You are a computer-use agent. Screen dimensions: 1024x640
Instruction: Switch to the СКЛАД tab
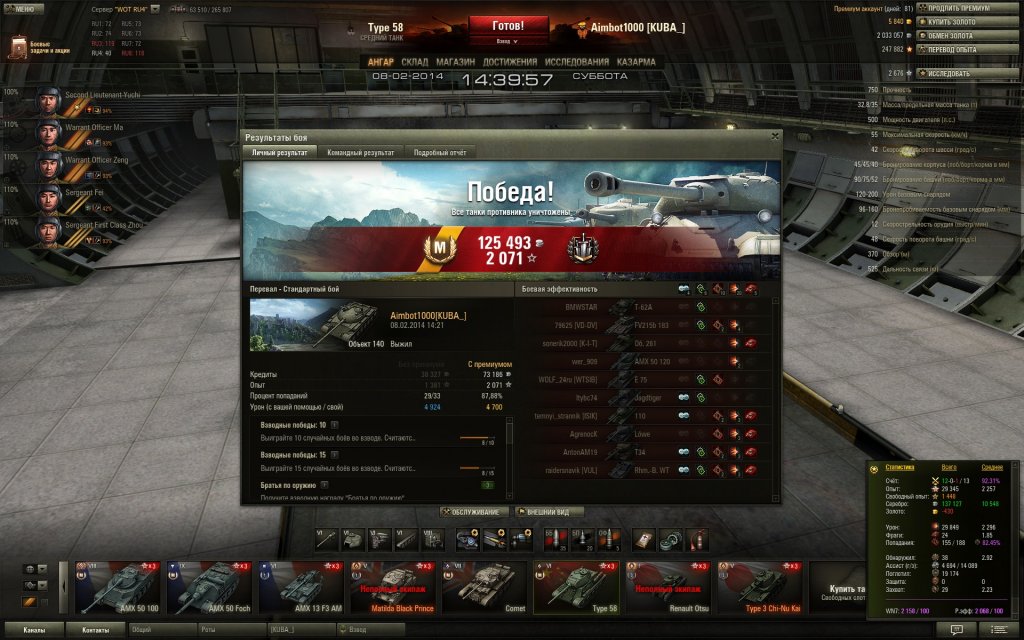[x=414, y=62]
